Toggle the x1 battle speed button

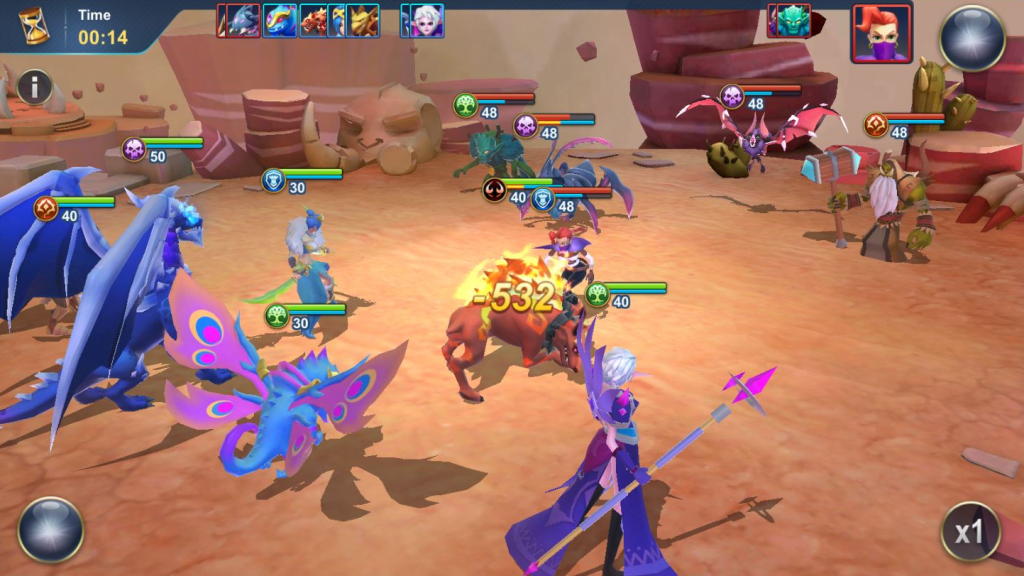click(x=970, y=531)
